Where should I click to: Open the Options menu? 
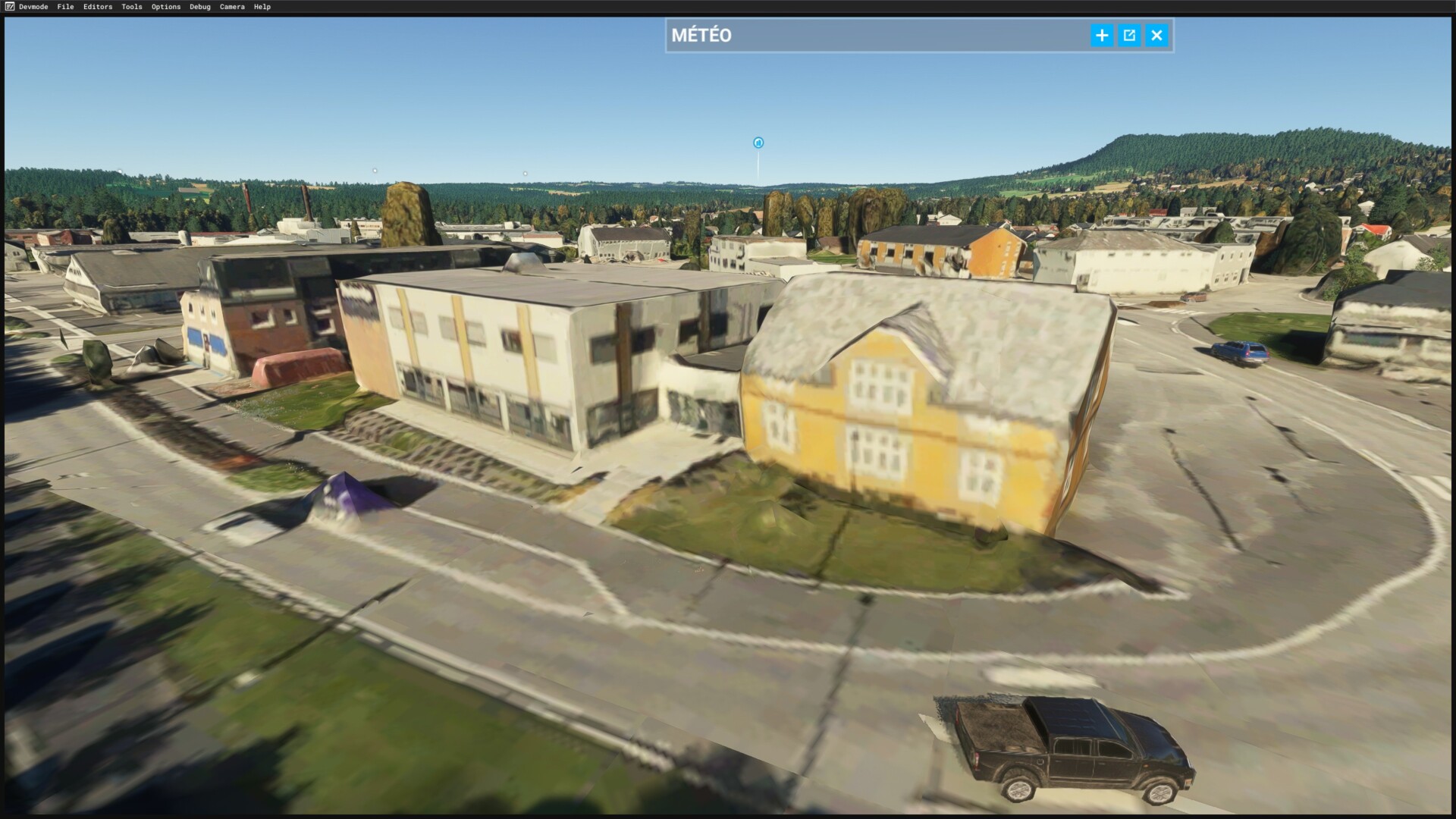click(x=166, y=7)
